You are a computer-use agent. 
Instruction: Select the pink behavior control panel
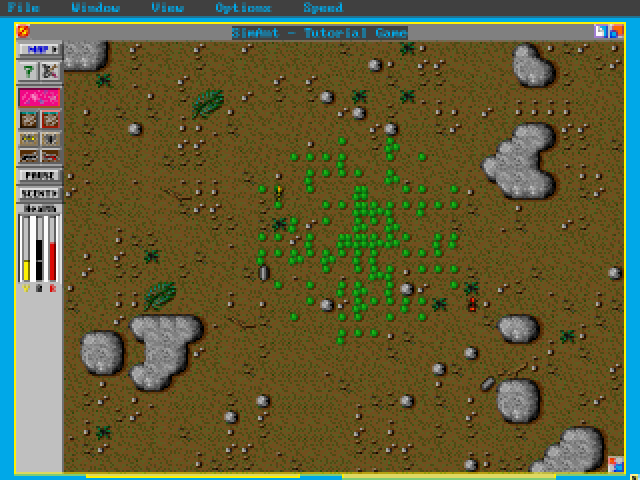(39, 97)
